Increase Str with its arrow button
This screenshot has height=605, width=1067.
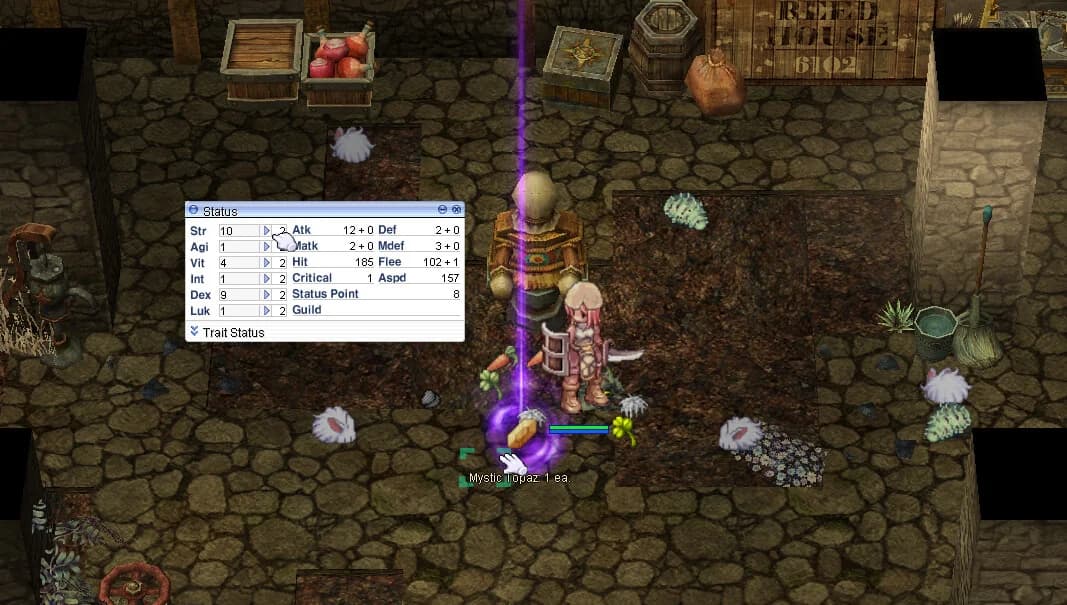[267, 231]
